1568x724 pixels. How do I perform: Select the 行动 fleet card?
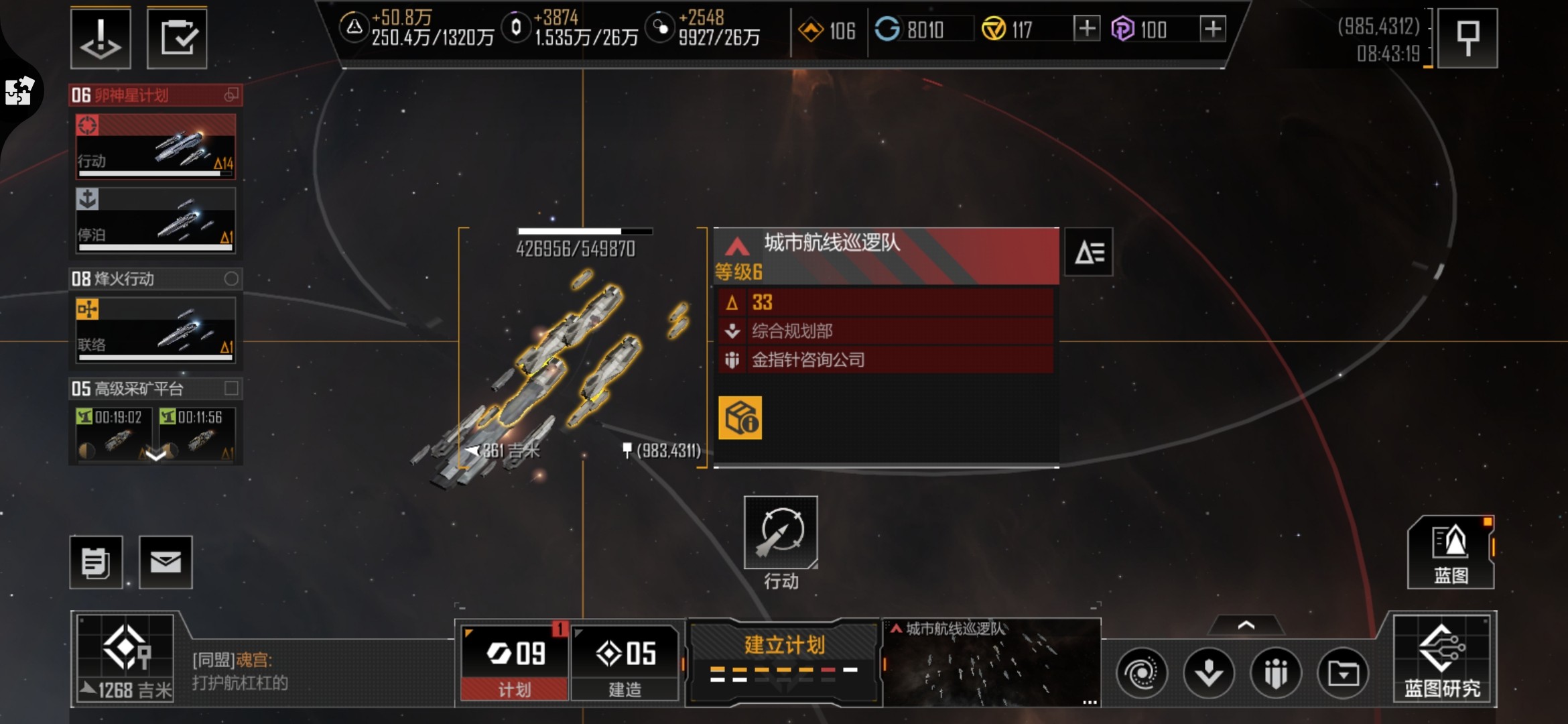pyautogui.click(x=155, y=147)
